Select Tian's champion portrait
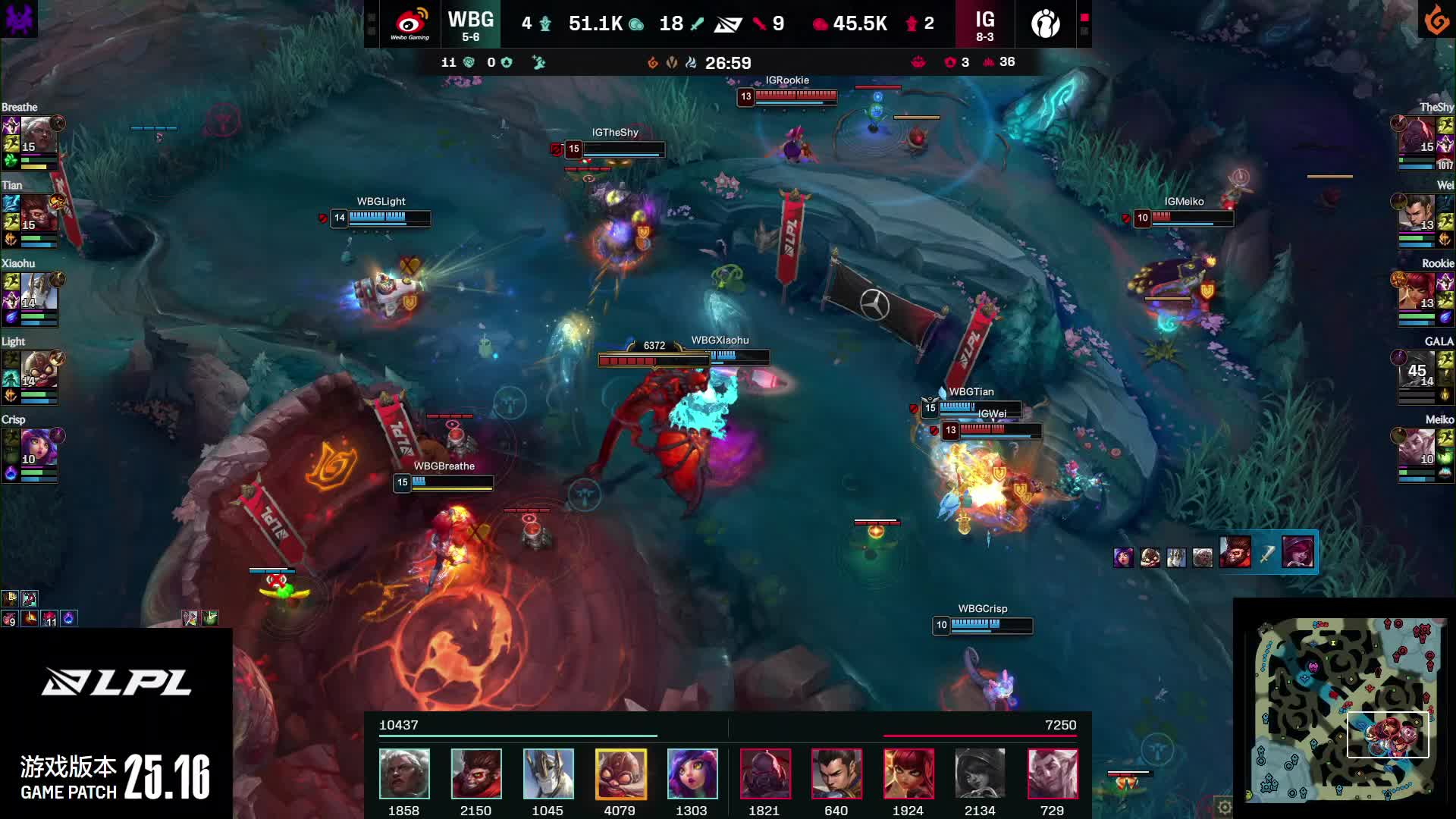 (39, 215)
